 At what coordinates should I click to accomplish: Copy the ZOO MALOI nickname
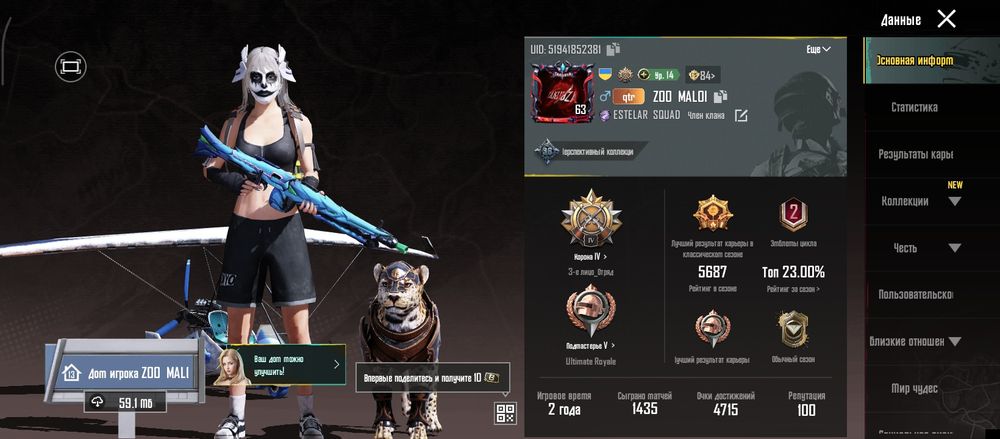coord(720,97)
